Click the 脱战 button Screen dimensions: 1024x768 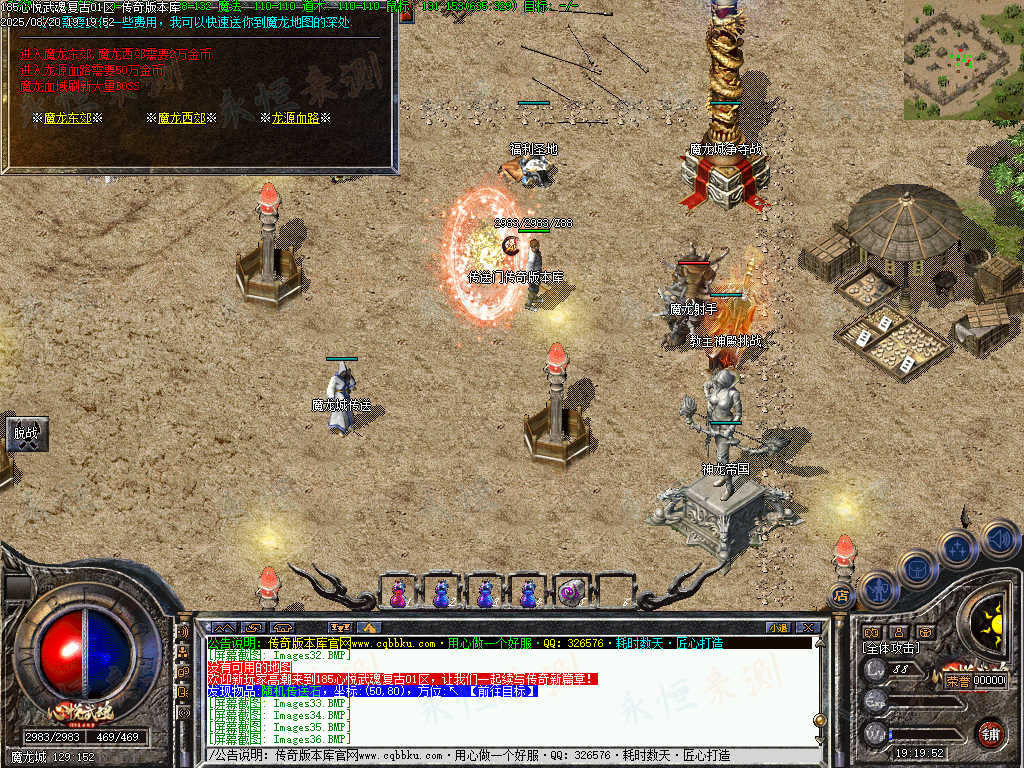(x=25, y=434)
